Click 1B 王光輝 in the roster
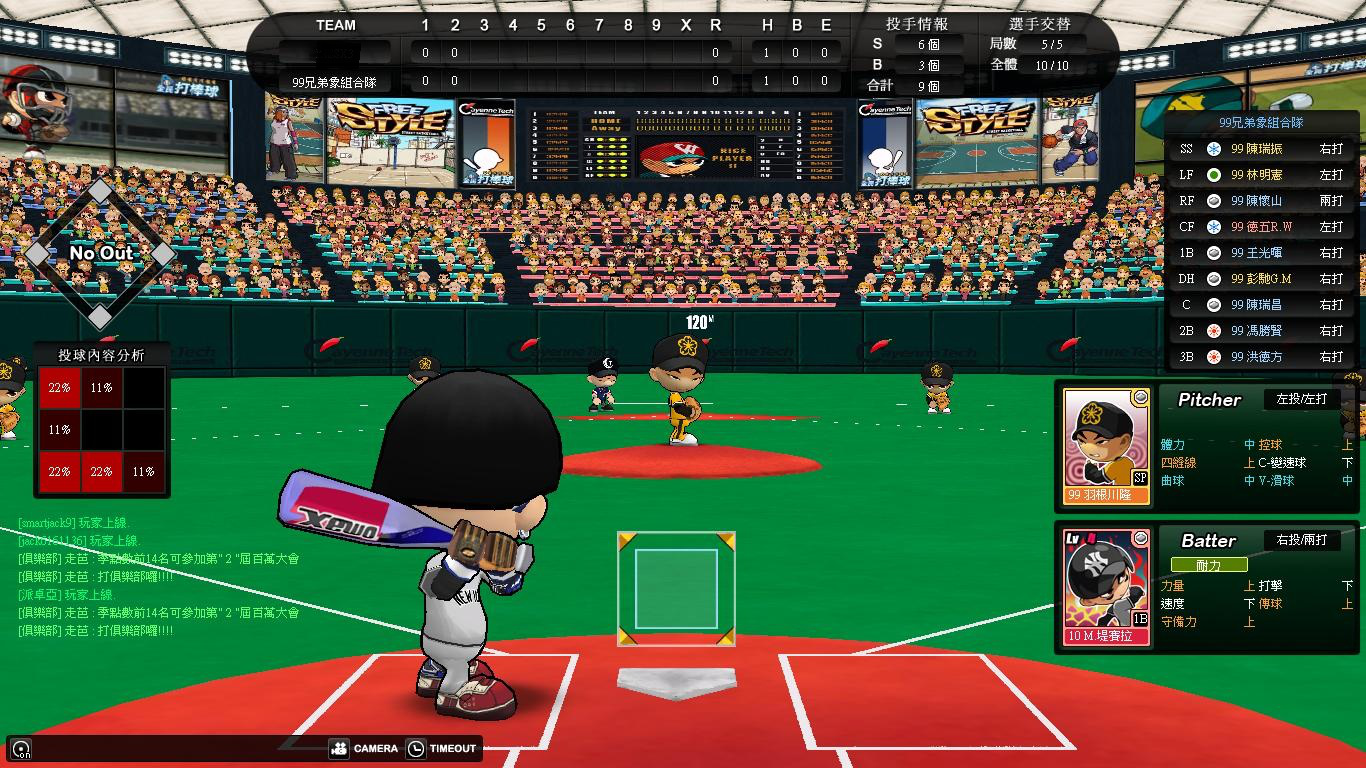Viewport: 1366px width, 768px height. pos(1264,253)
